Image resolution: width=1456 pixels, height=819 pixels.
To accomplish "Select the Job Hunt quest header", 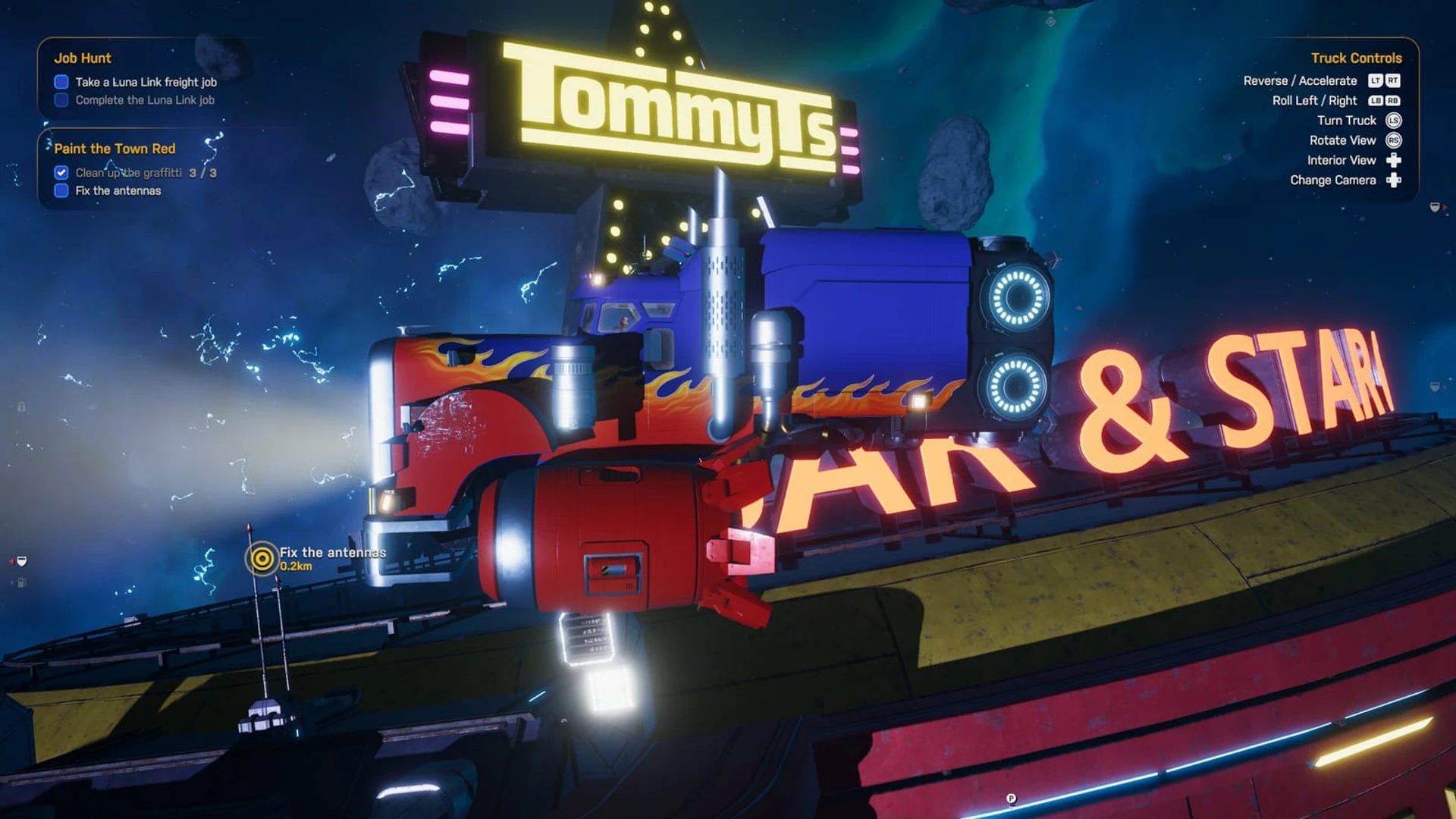I will point(83,58).
